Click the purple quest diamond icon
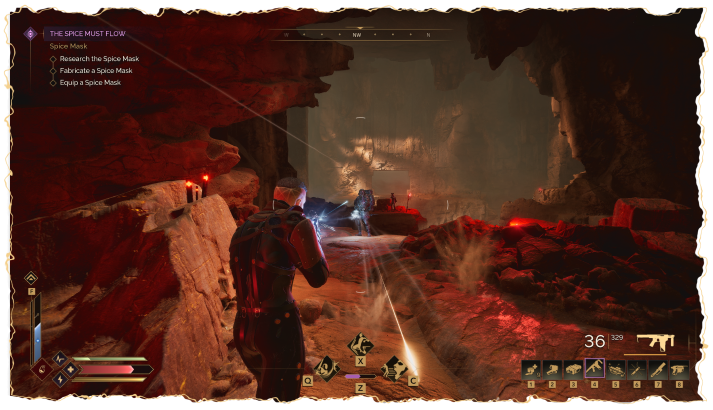 click(31, 33)
